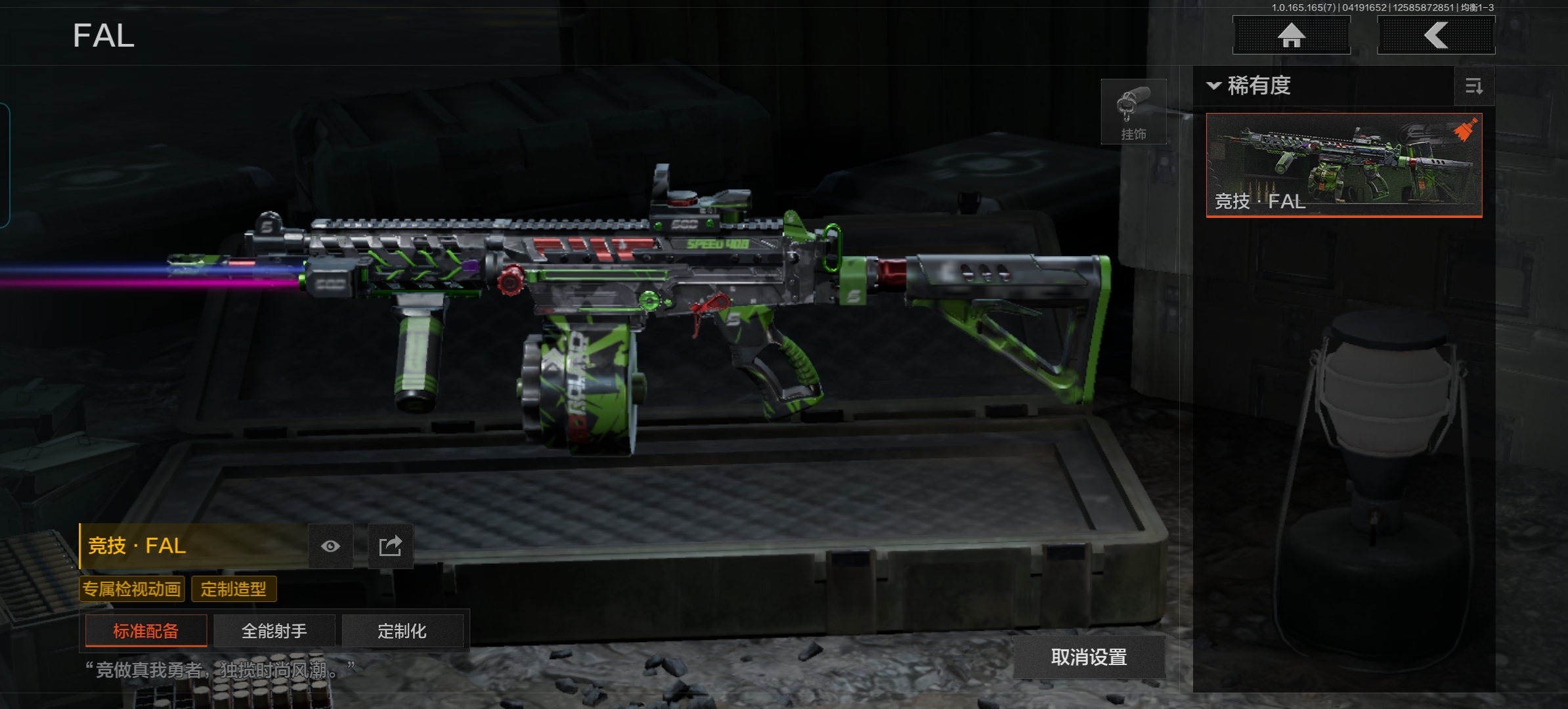View the 专属检视动画 tag
The width and height of the screenshot is (1568, 709).
tap(132, 589)
